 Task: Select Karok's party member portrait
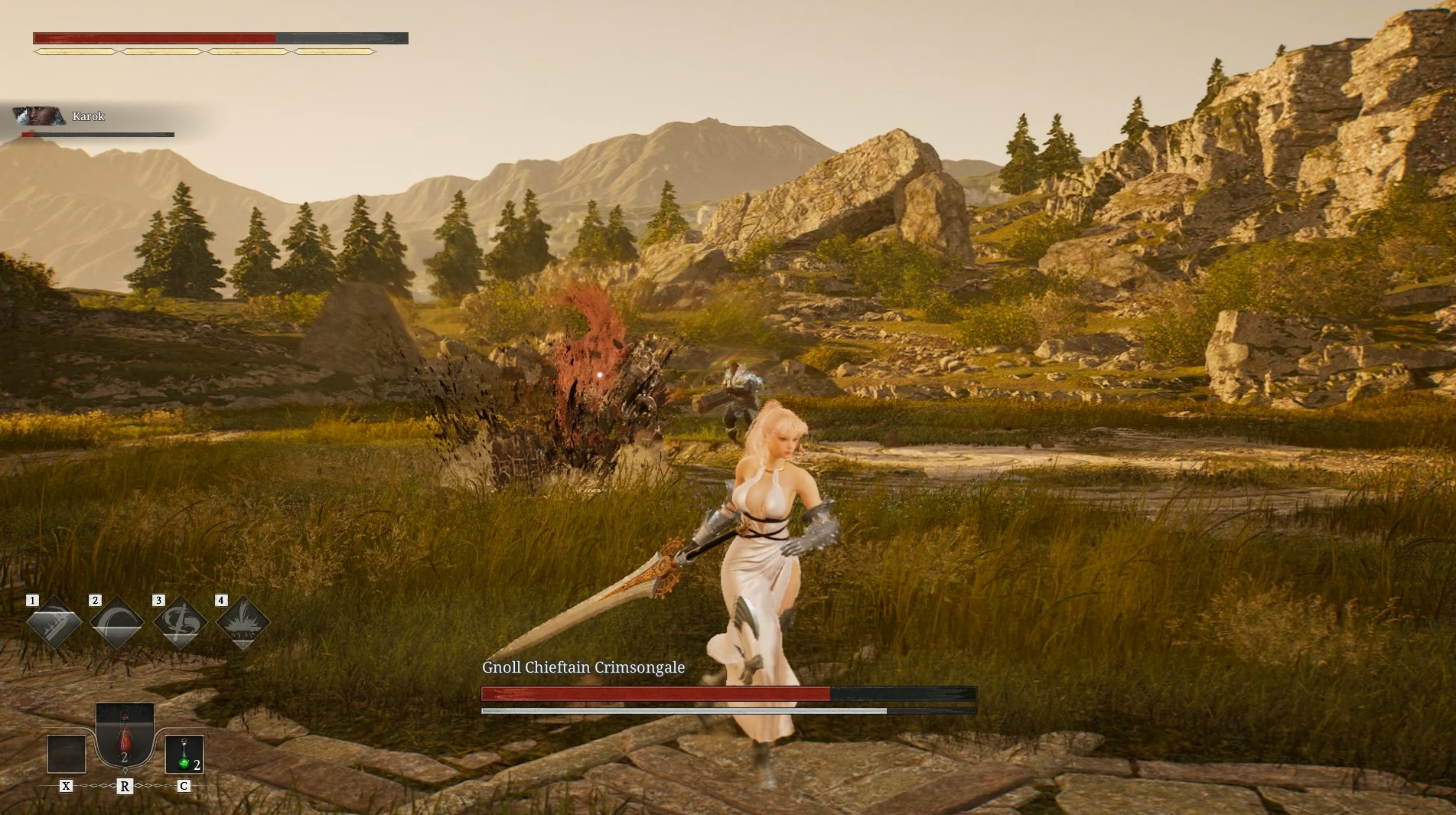(38, 116)
